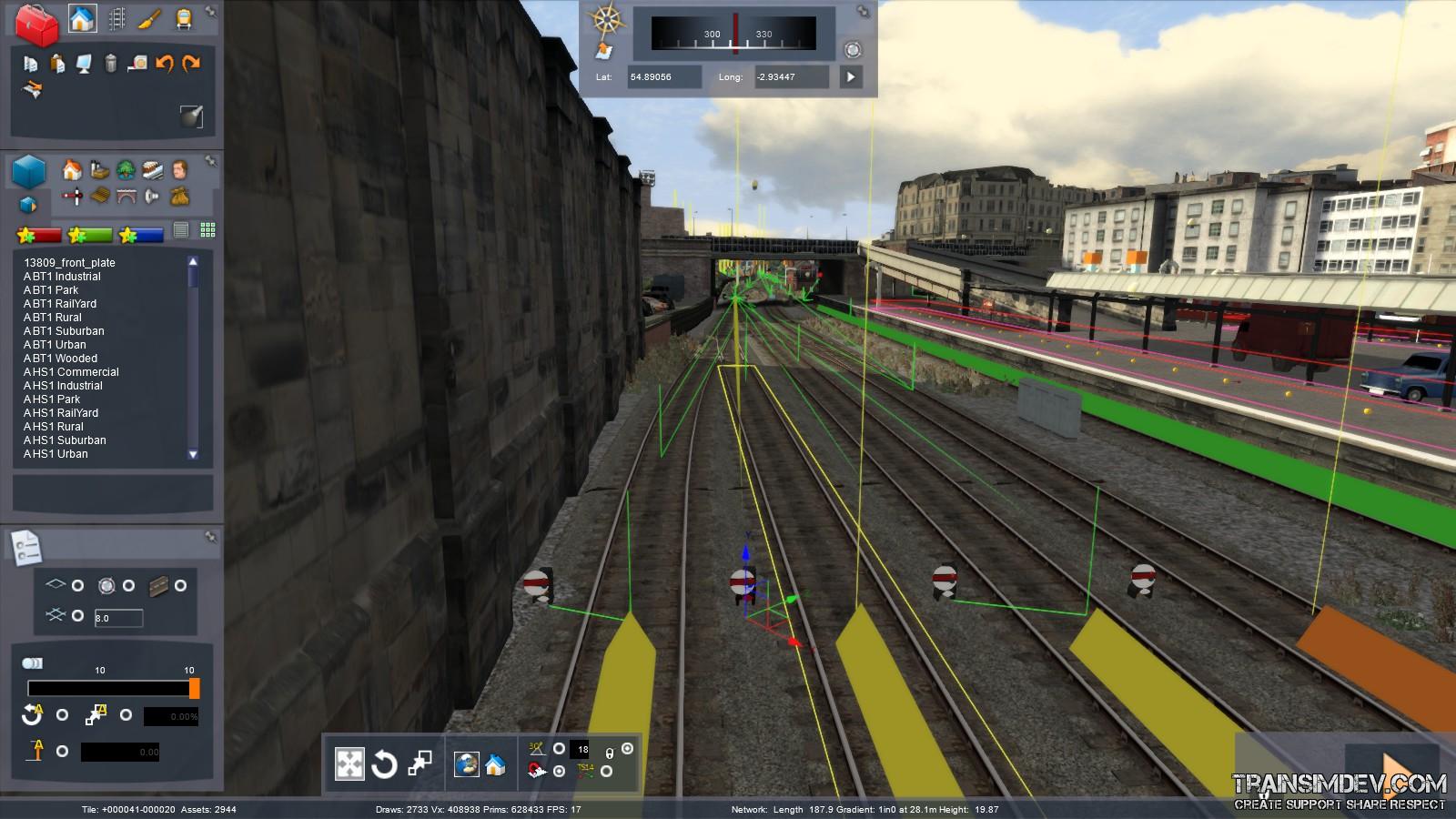
Task: Switch to the paintbrush tool tab
Action: click(x=150, y=19)
